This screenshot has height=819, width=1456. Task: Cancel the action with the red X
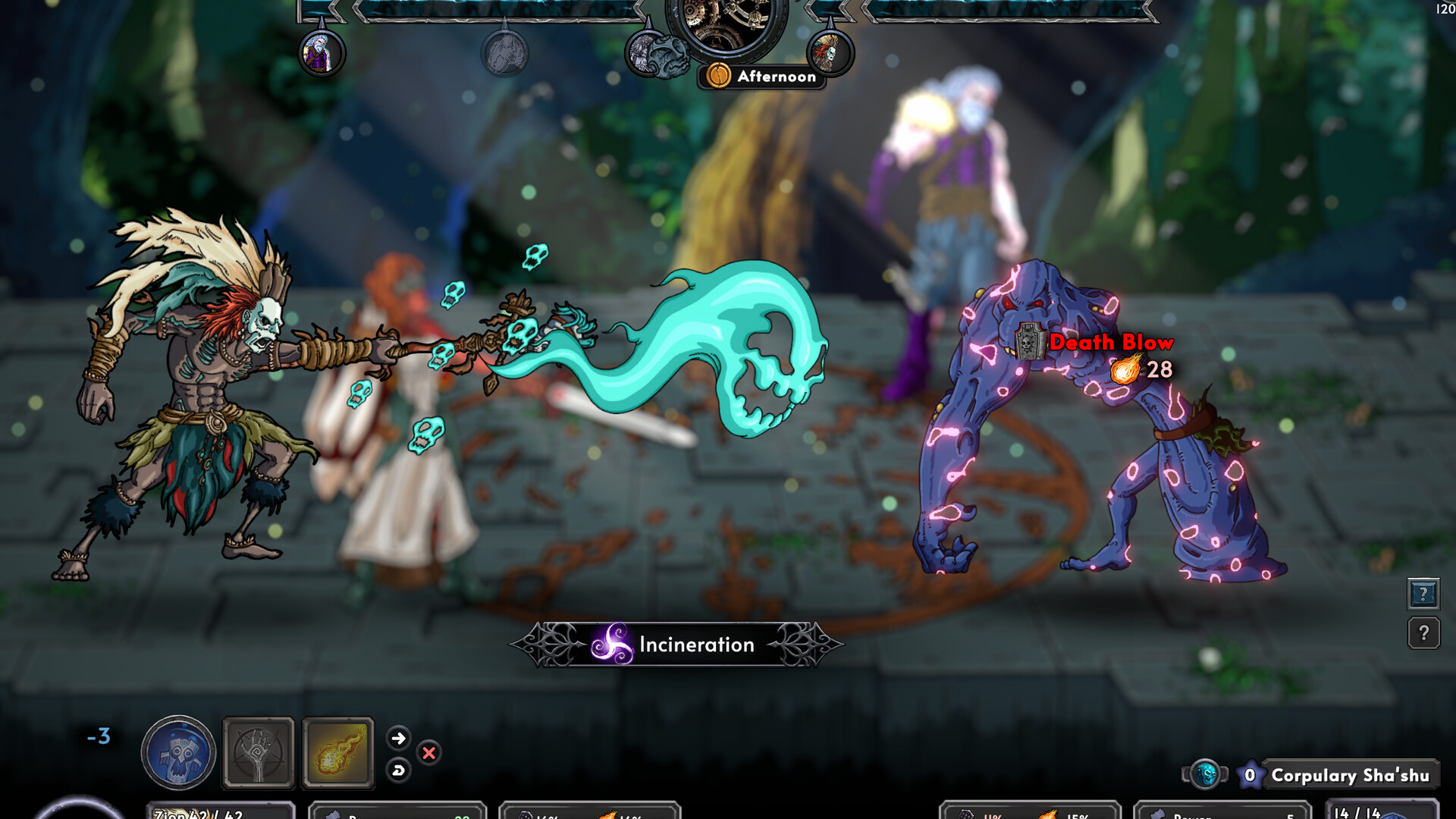[x=428, y=752]
